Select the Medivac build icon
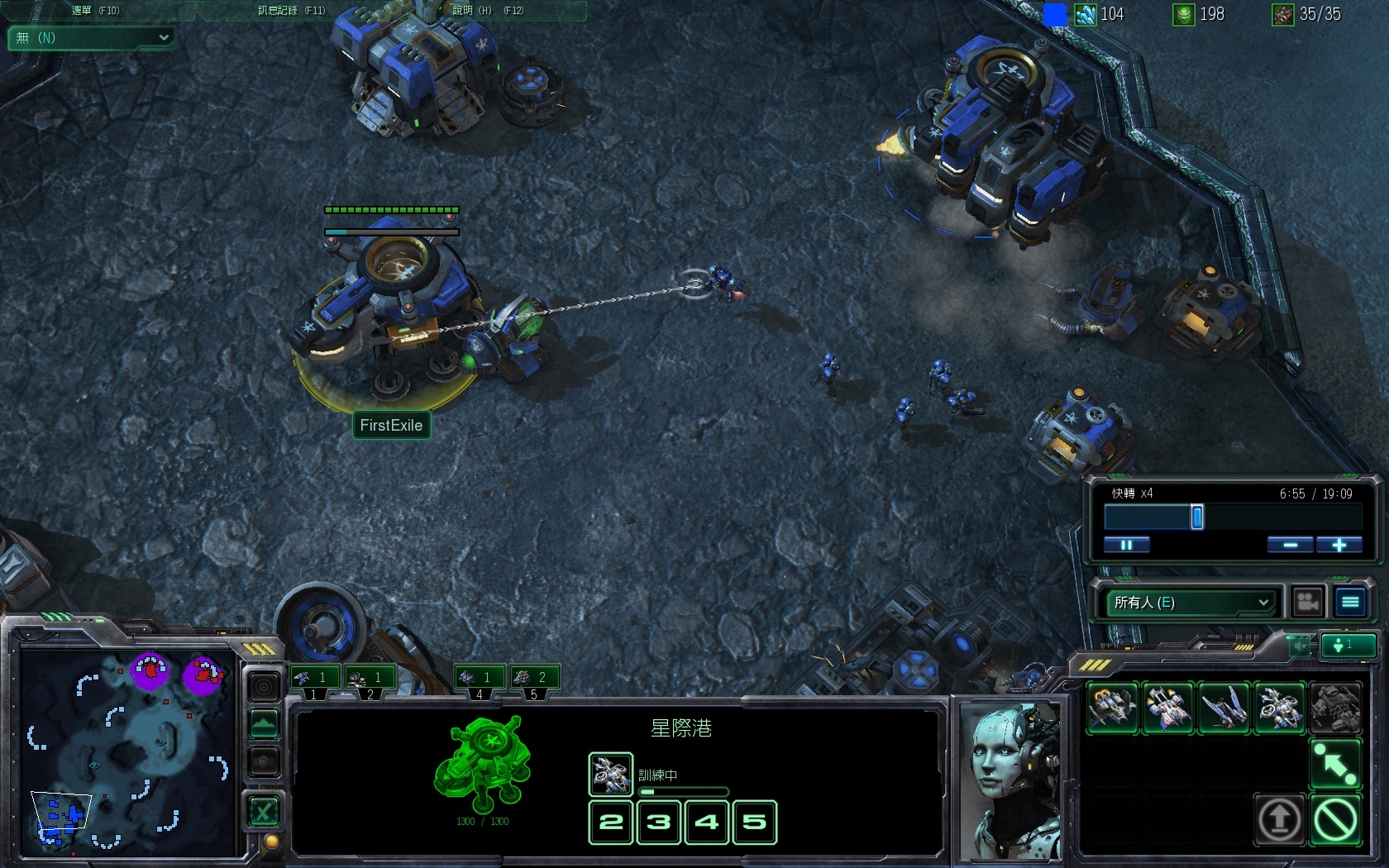The height and width of the screenshot is (868, 1389). pos(1167,708)
